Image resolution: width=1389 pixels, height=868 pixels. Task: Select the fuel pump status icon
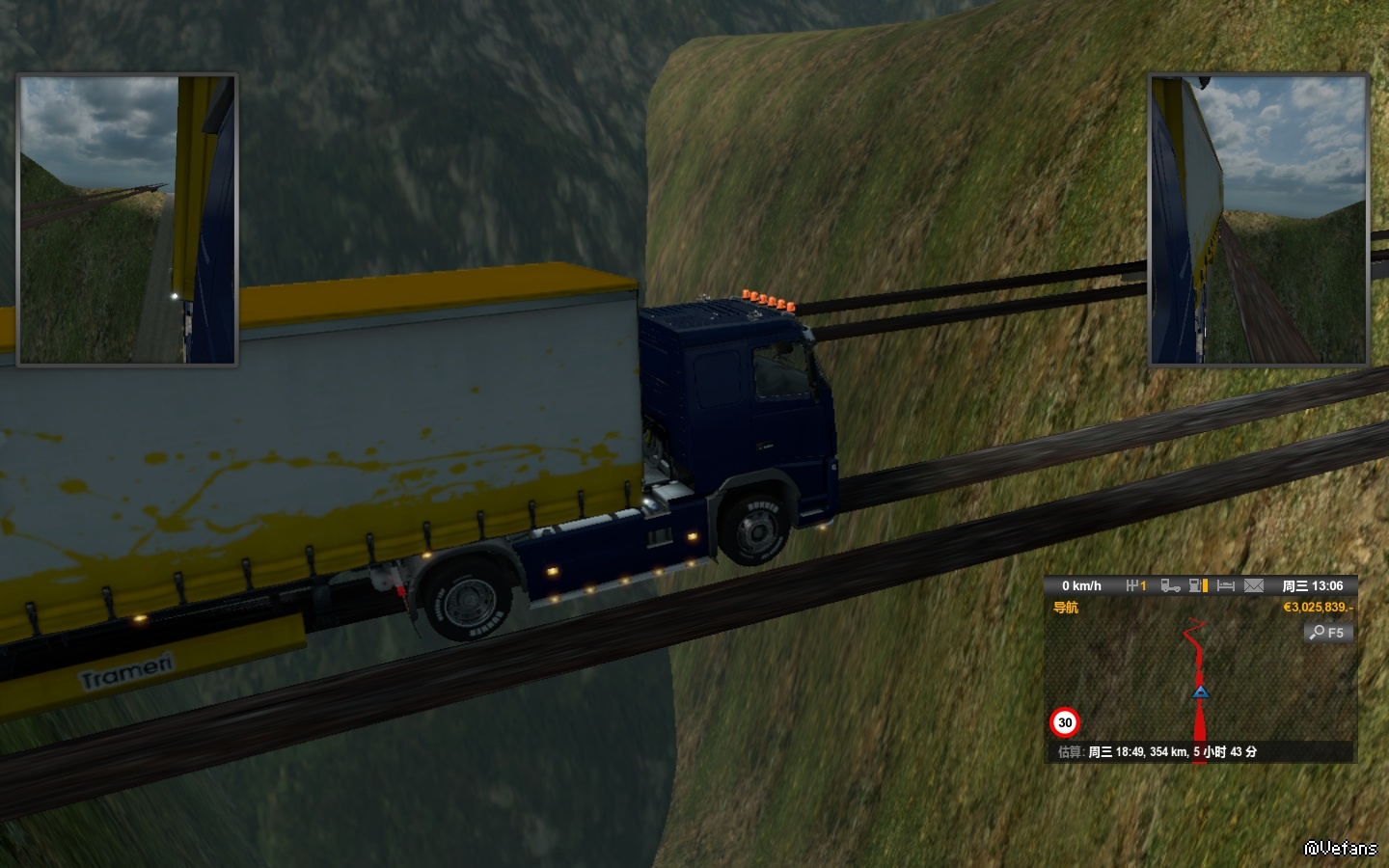1198,585
